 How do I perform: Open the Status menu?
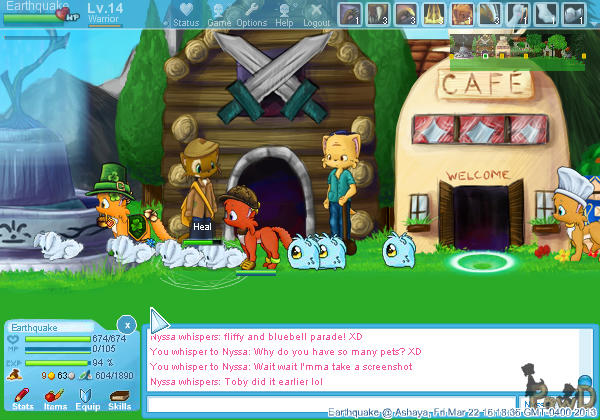(x=185, y=14)
